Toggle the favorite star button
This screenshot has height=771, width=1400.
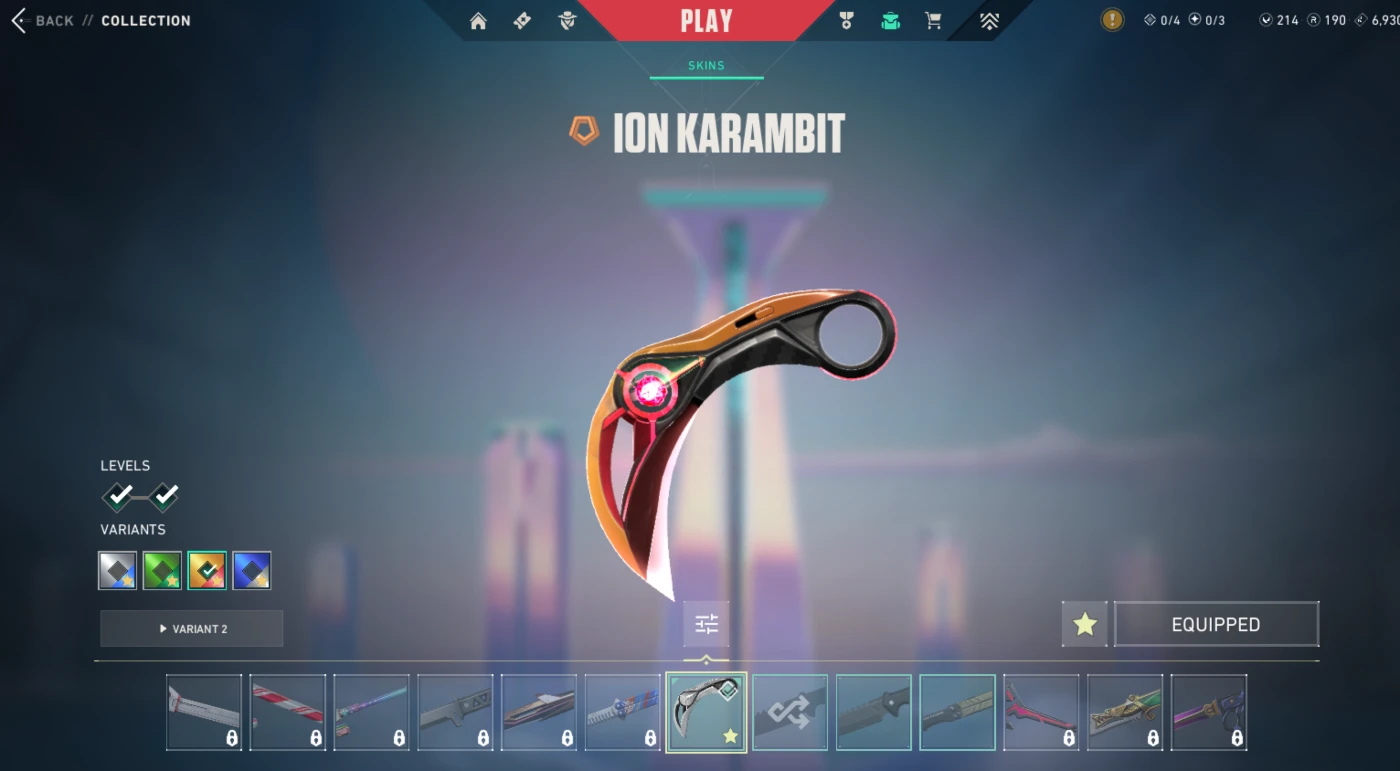[x=1085, y=625]
